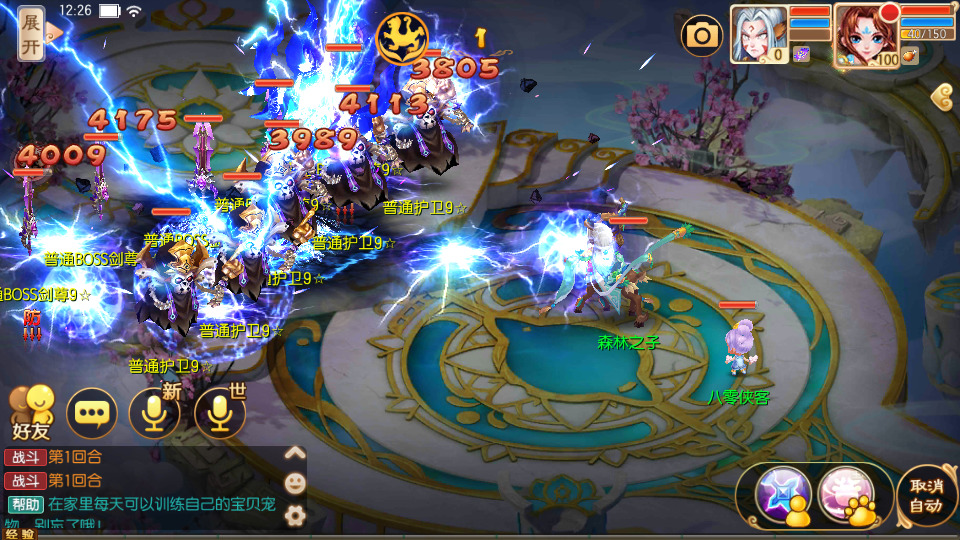
Task: Click the 帮助 help message in chat
Action: tap(26, 504)
